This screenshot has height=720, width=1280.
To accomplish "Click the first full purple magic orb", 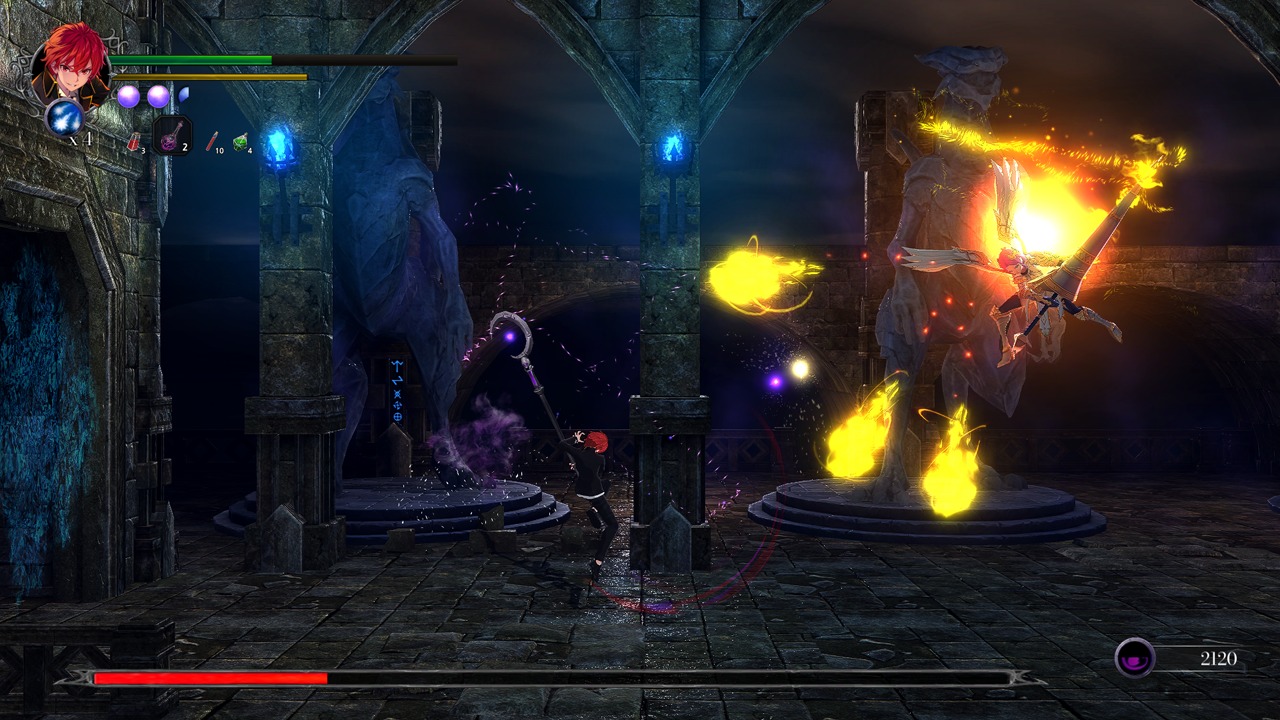I will pyautogui.click(x=129, y=96).
